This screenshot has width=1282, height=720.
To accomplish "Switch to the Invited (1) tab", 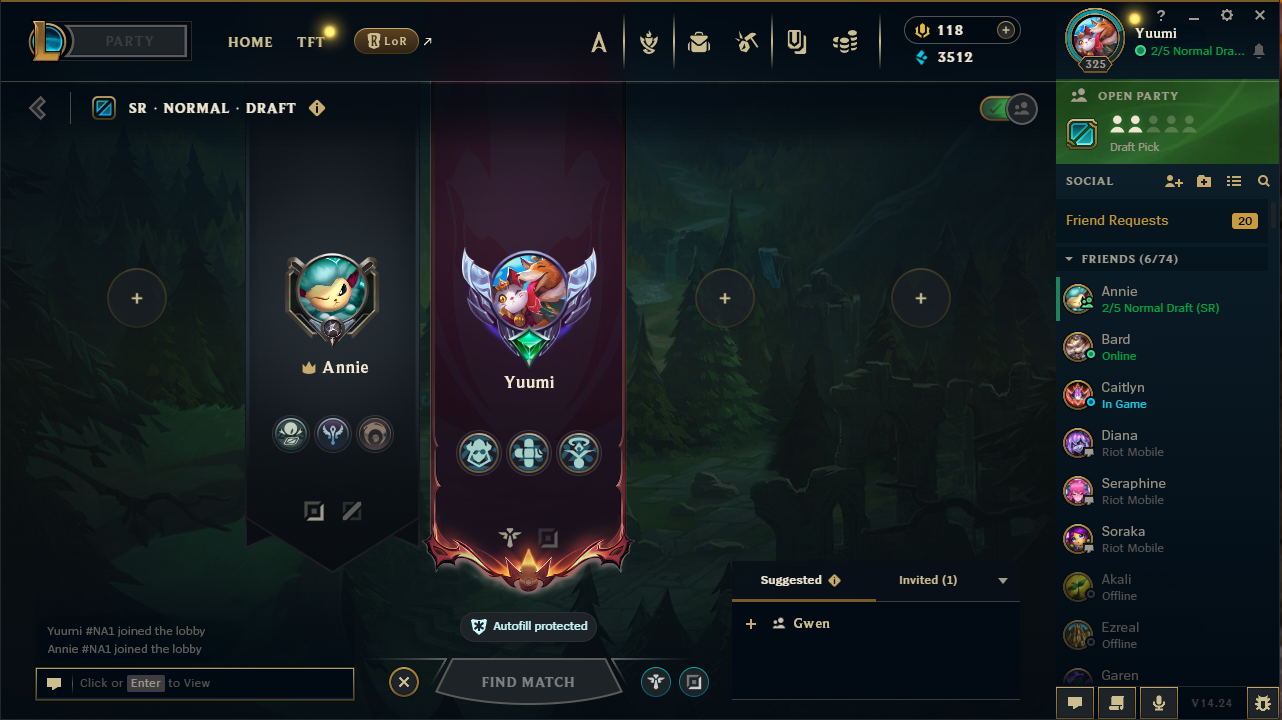I will tap(928, 580).
